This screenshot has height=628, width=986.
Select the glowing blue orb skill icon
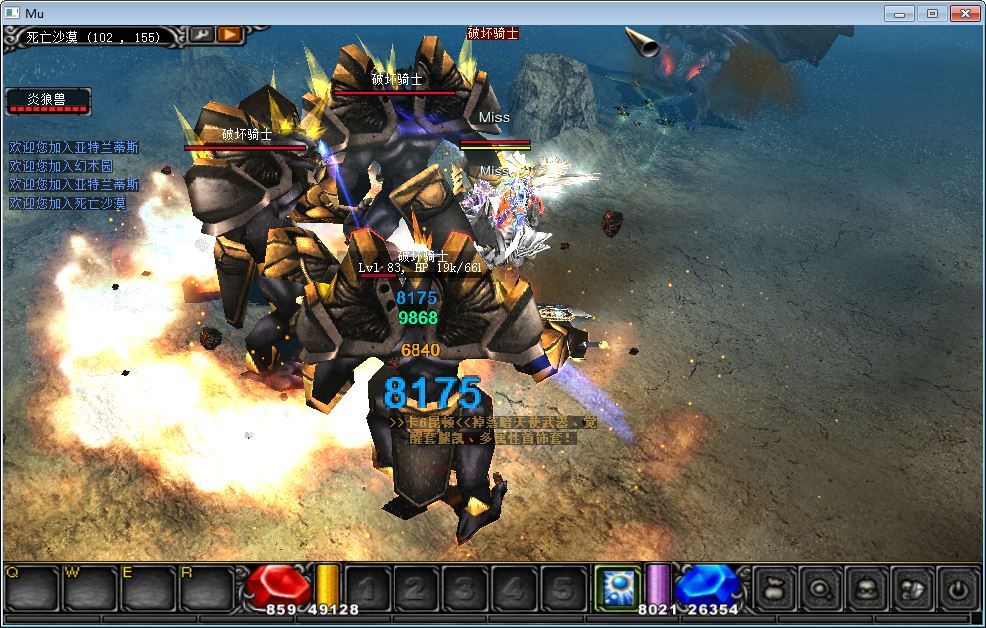pos(616,587)
